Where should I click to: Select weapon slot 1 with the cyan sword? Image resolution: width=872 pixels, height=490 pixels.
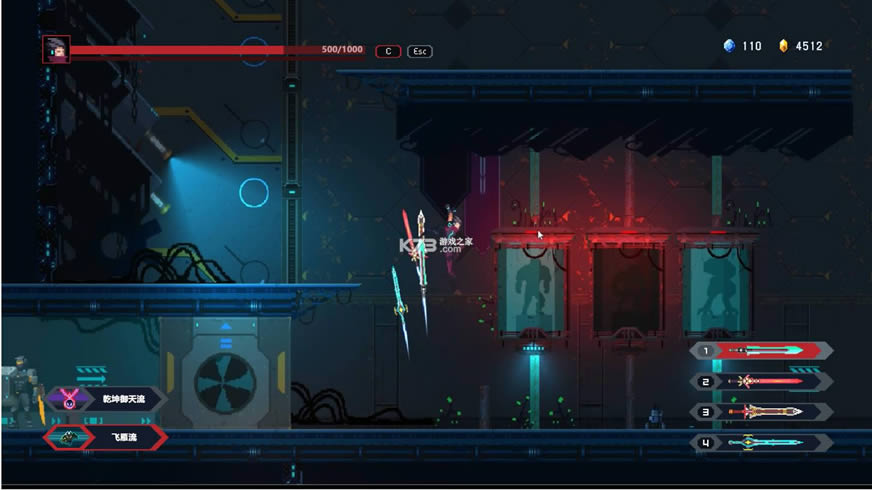tap(762, 351)
